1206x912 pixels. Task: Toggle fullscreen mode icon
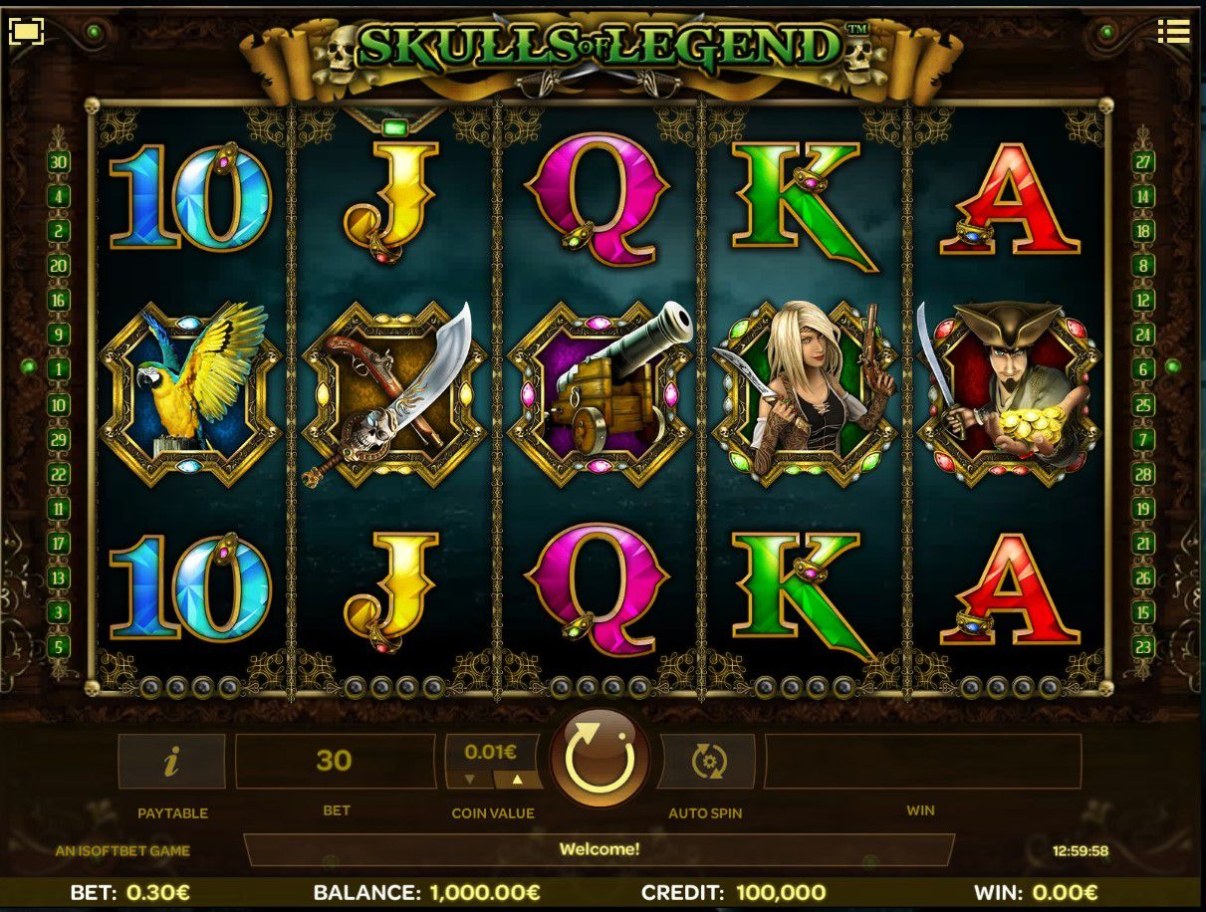pos(26,32)
